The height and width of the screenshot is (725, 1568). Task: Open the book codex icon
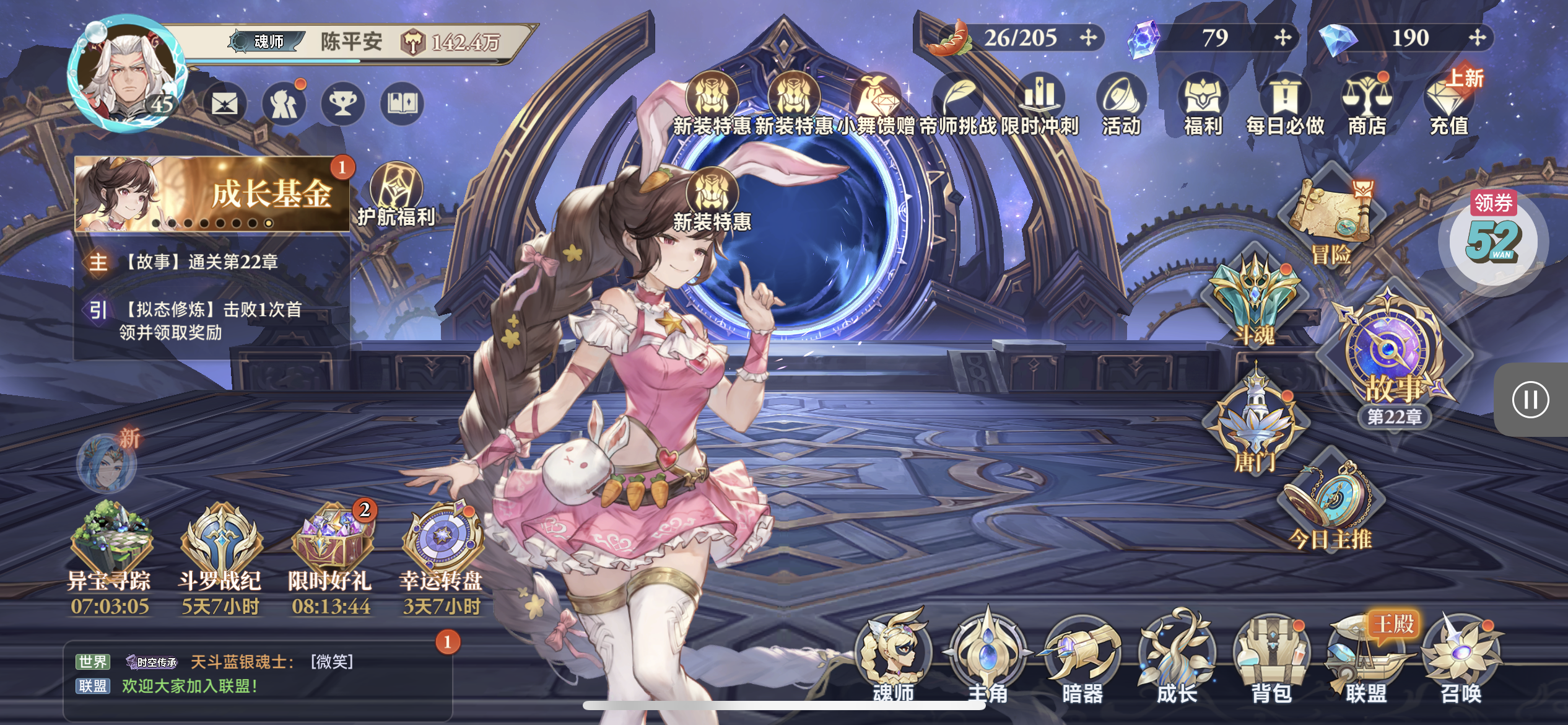402,103
